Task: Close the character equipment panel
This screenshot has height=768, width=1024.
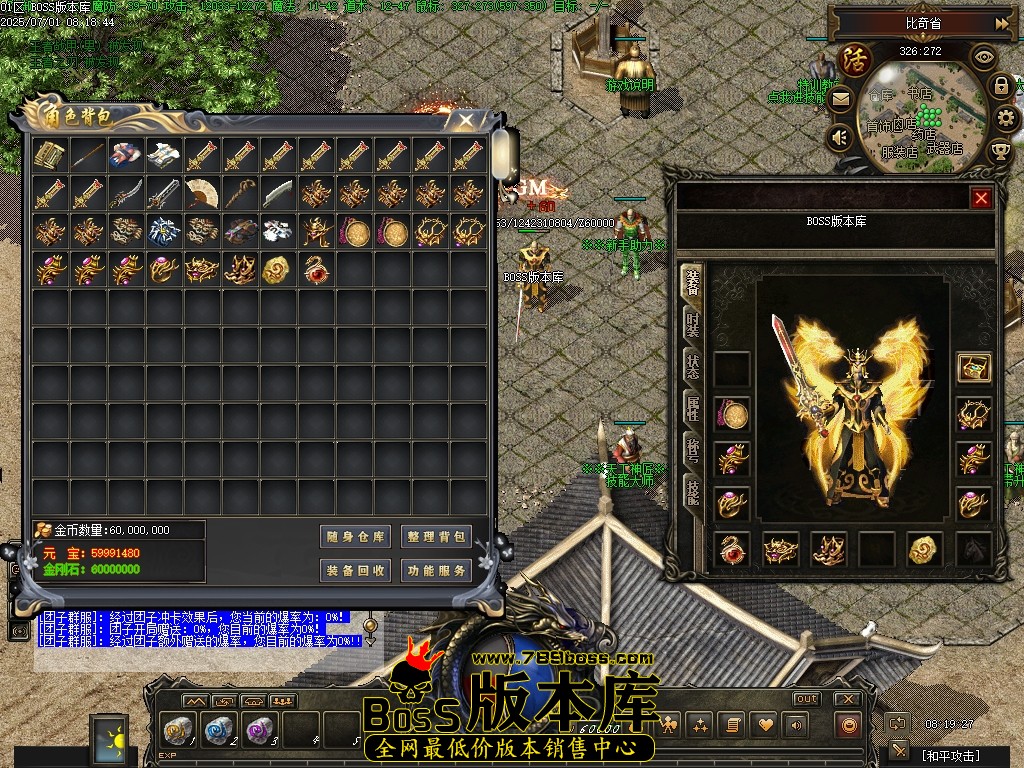Action: click(x=981, y=198)
